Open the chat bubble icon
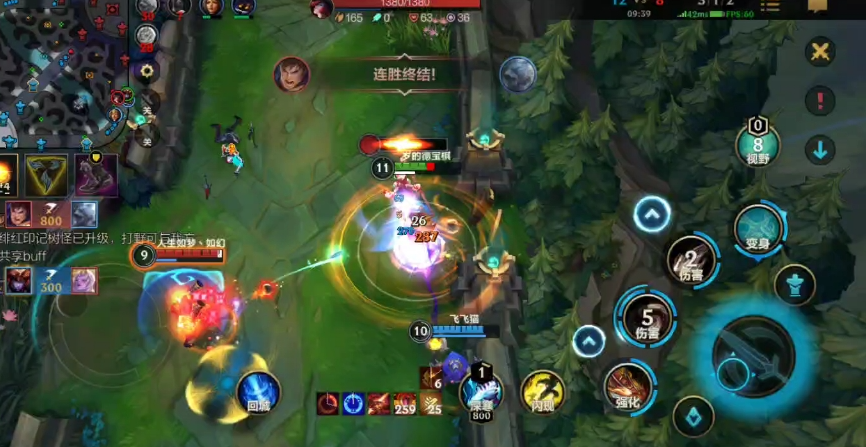This screenshot has height=447, width=866. [x=818, y=6]
